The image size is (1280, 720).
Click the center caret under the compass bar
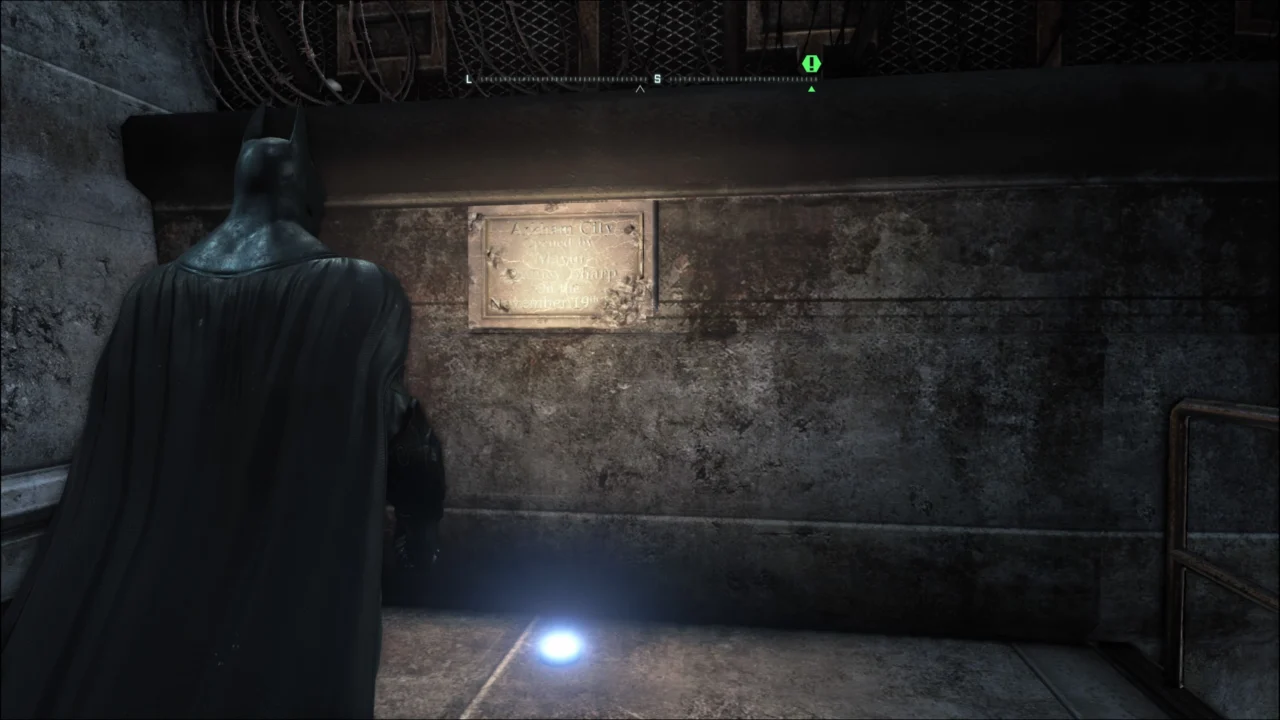639,90
